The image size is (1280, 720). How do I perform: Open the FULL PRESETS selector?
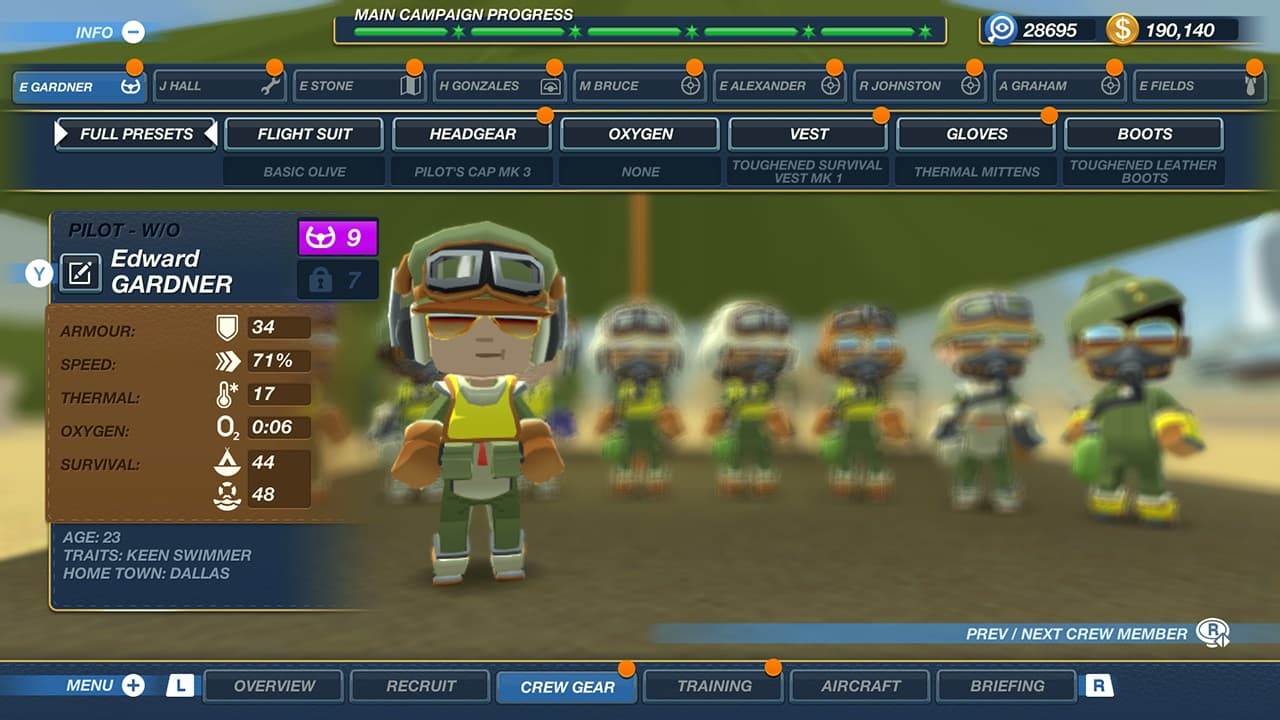136,133
